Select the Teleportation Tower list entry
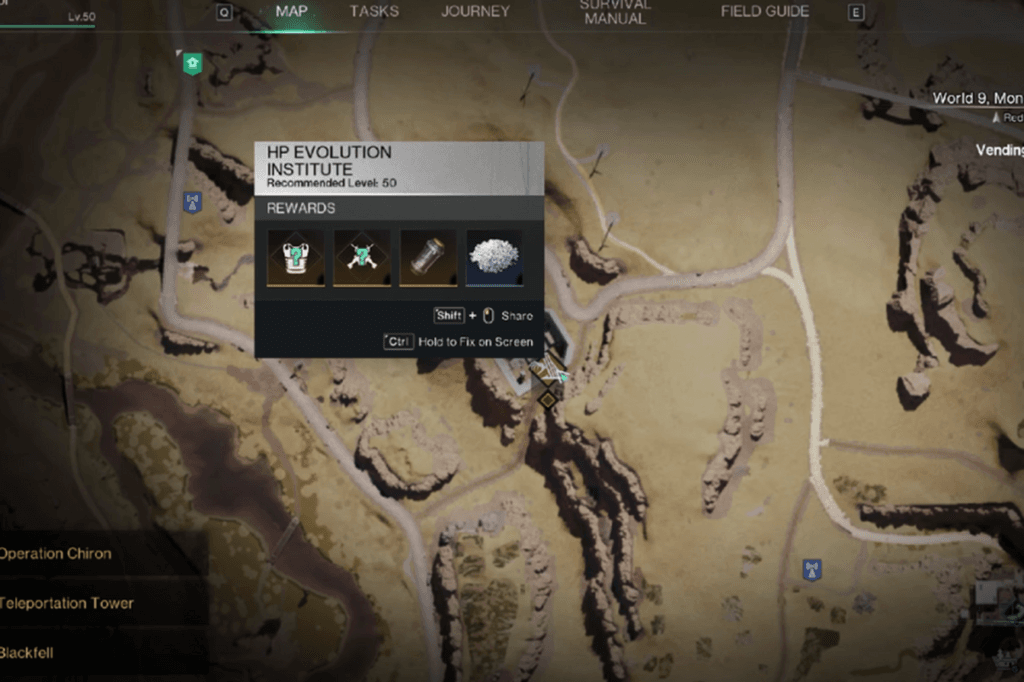The image size is (1024, 682). tap(66, 603)
